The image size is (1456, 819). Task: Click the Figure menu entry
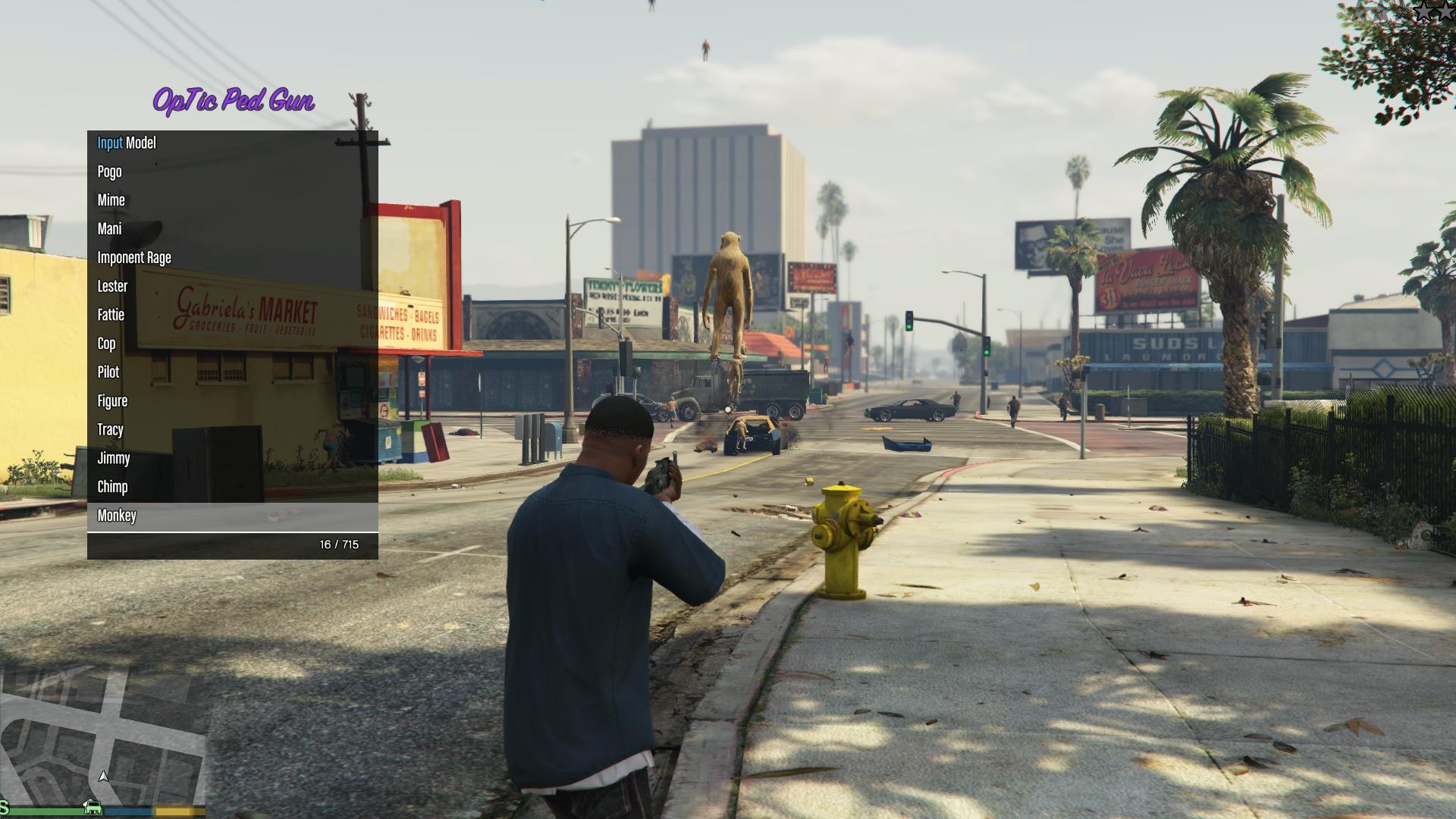point(112,401)
